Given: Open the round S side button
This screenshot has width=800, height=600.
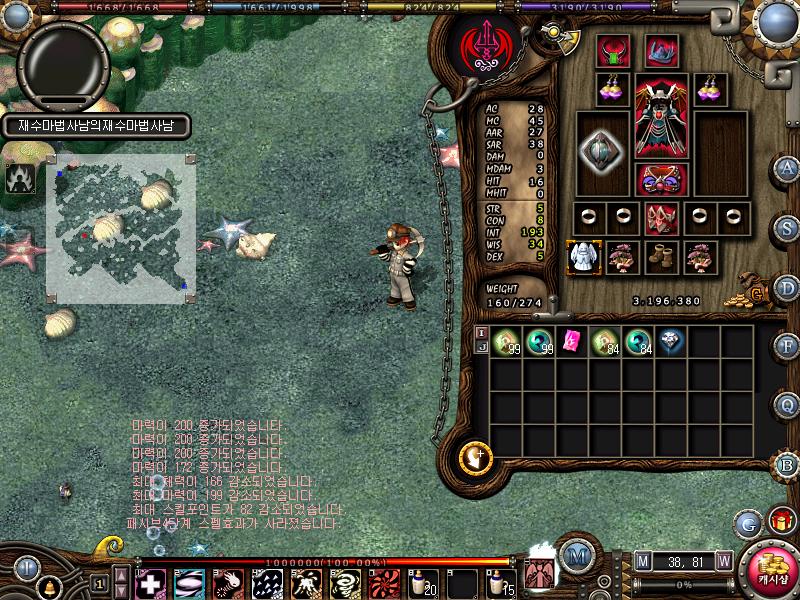Looking at the screenshot, I should (788, 227).
